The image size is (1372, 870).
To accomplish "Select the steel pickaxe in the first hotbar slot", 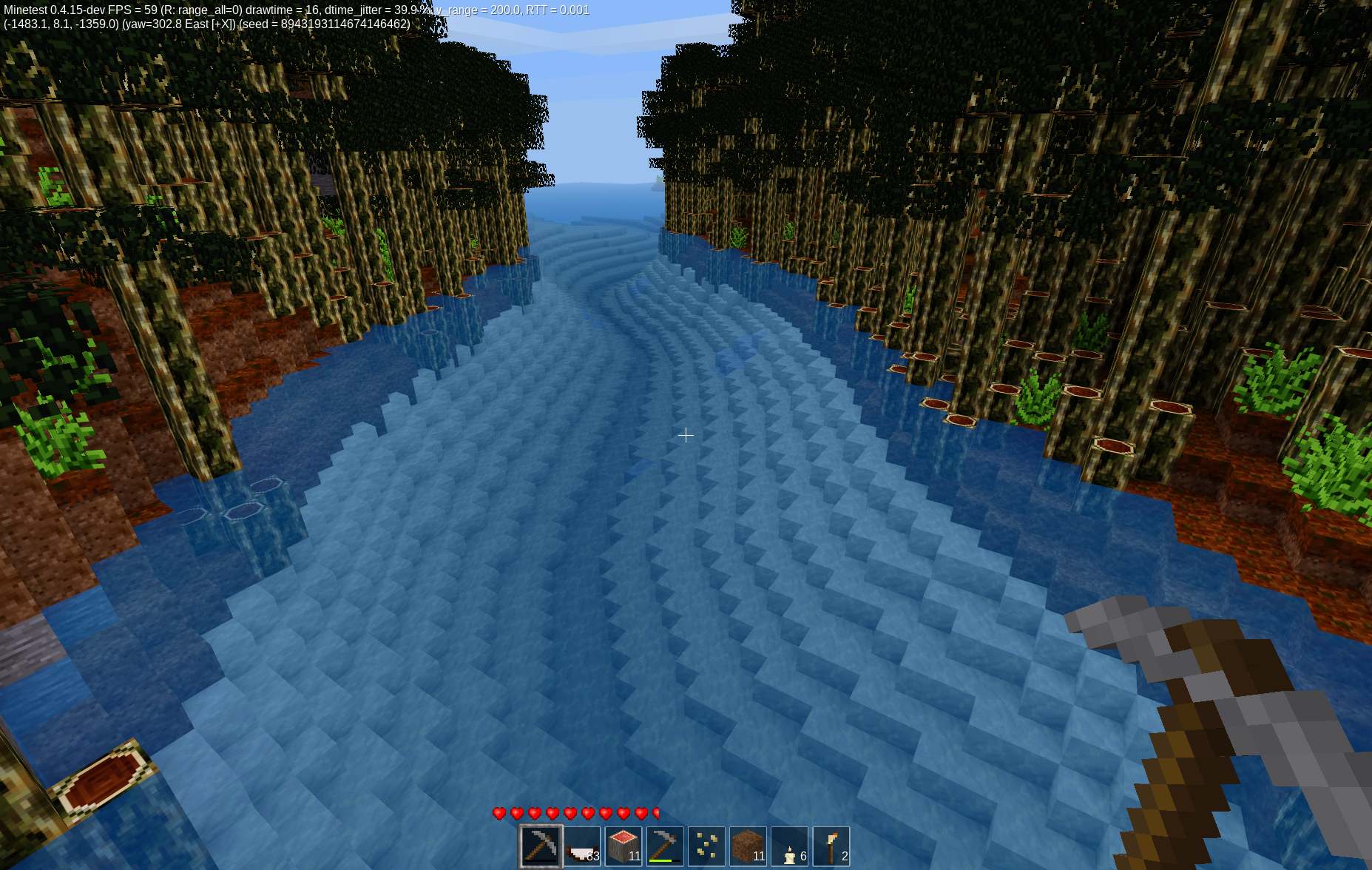I will tap(541, 846).
